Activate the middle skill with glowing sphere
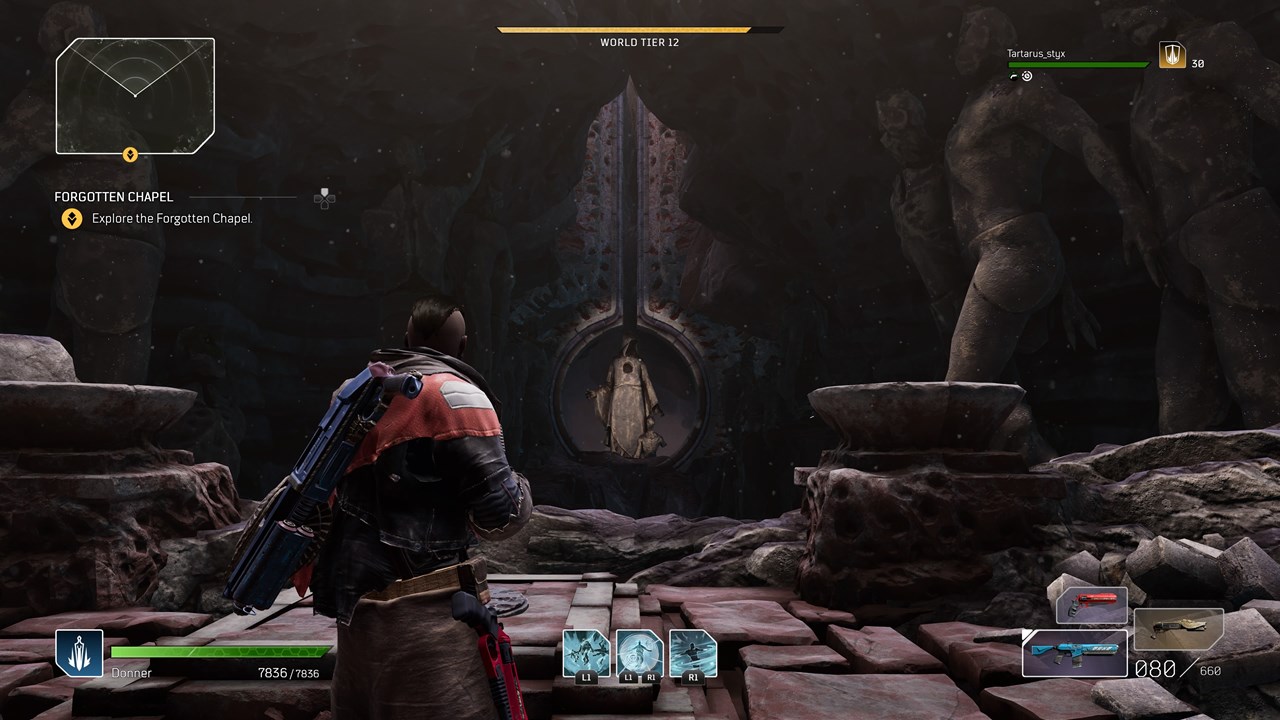This screenshot has width=1280, height=720. (x=639, y=652)
